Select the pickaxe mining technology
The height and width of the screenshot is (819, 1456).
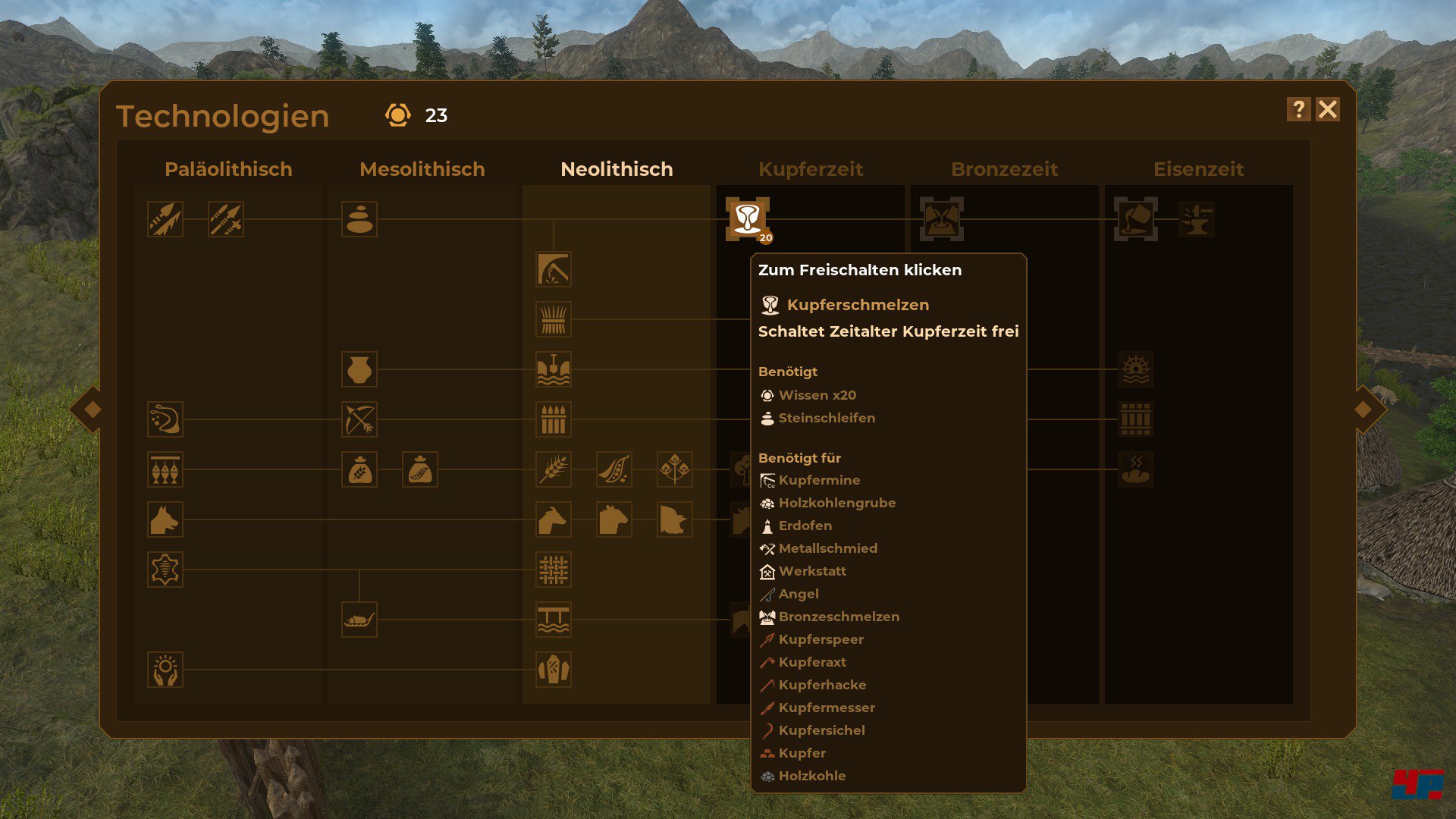[x=553, y=269]
